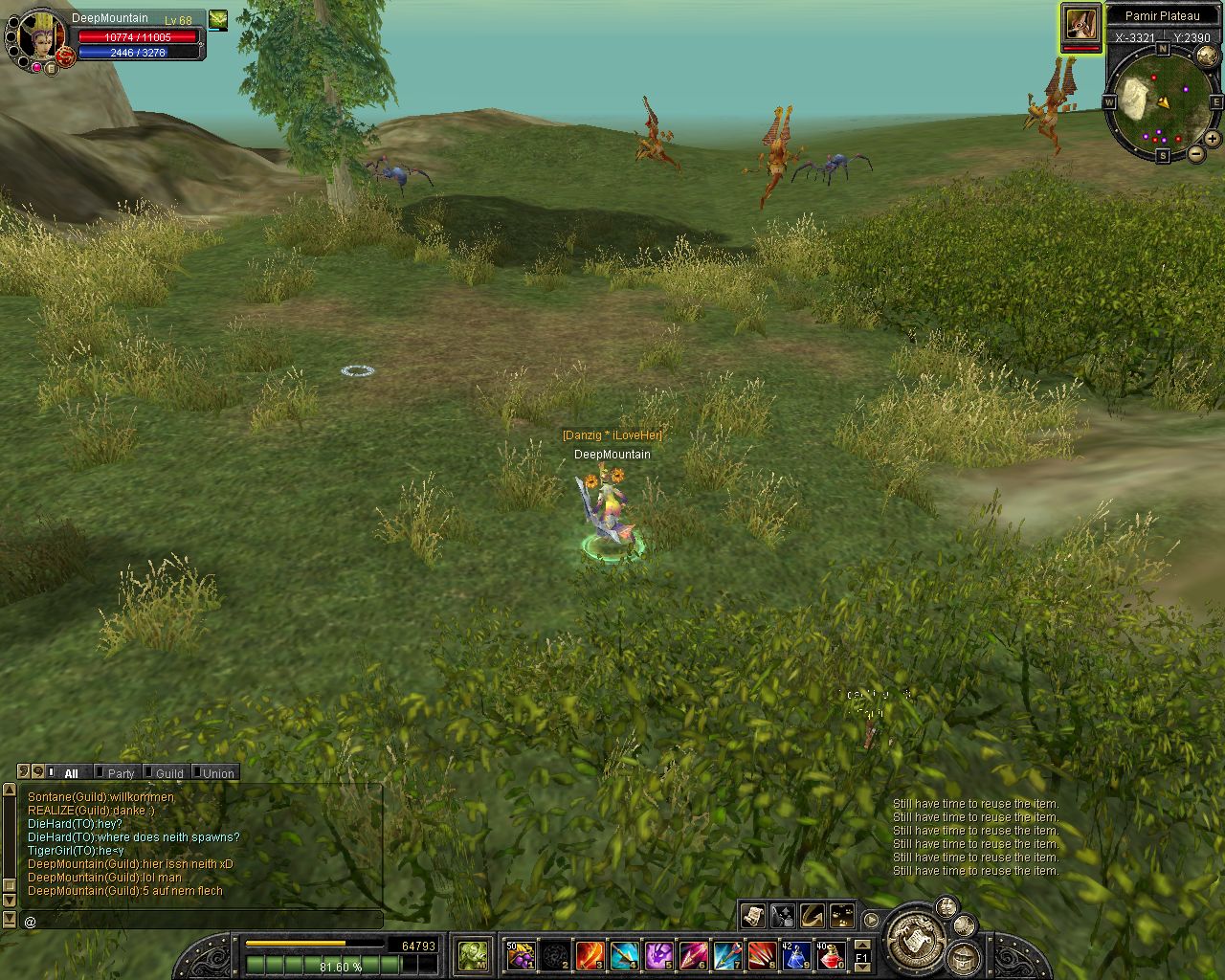Image resolution: width=1225 pixels, height=980 pixels.
Task: Zoom out the minimap with minus button
Action: coord(1196,153)
